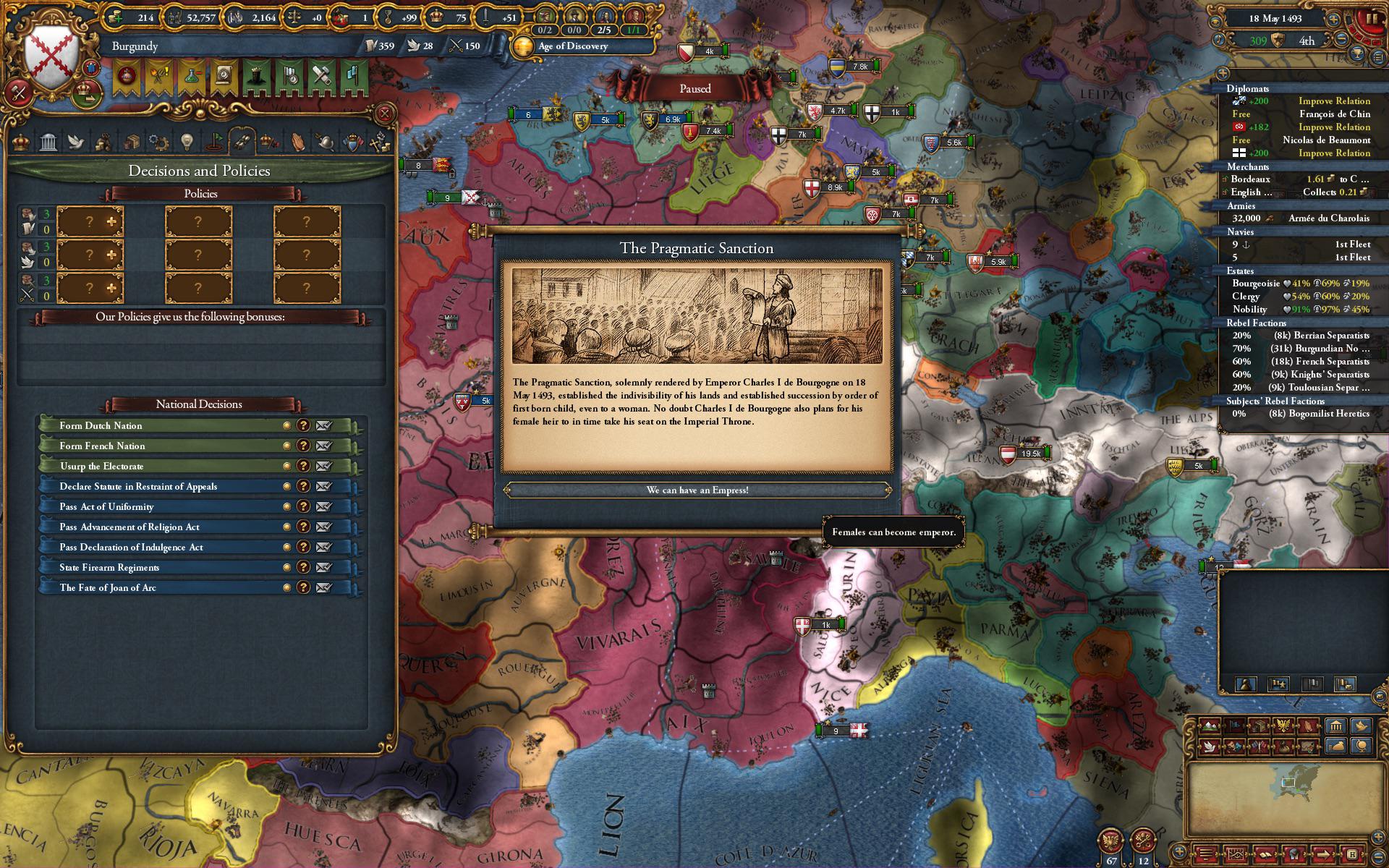Switch to the Military helmet tab

click(x=326, y=142)
